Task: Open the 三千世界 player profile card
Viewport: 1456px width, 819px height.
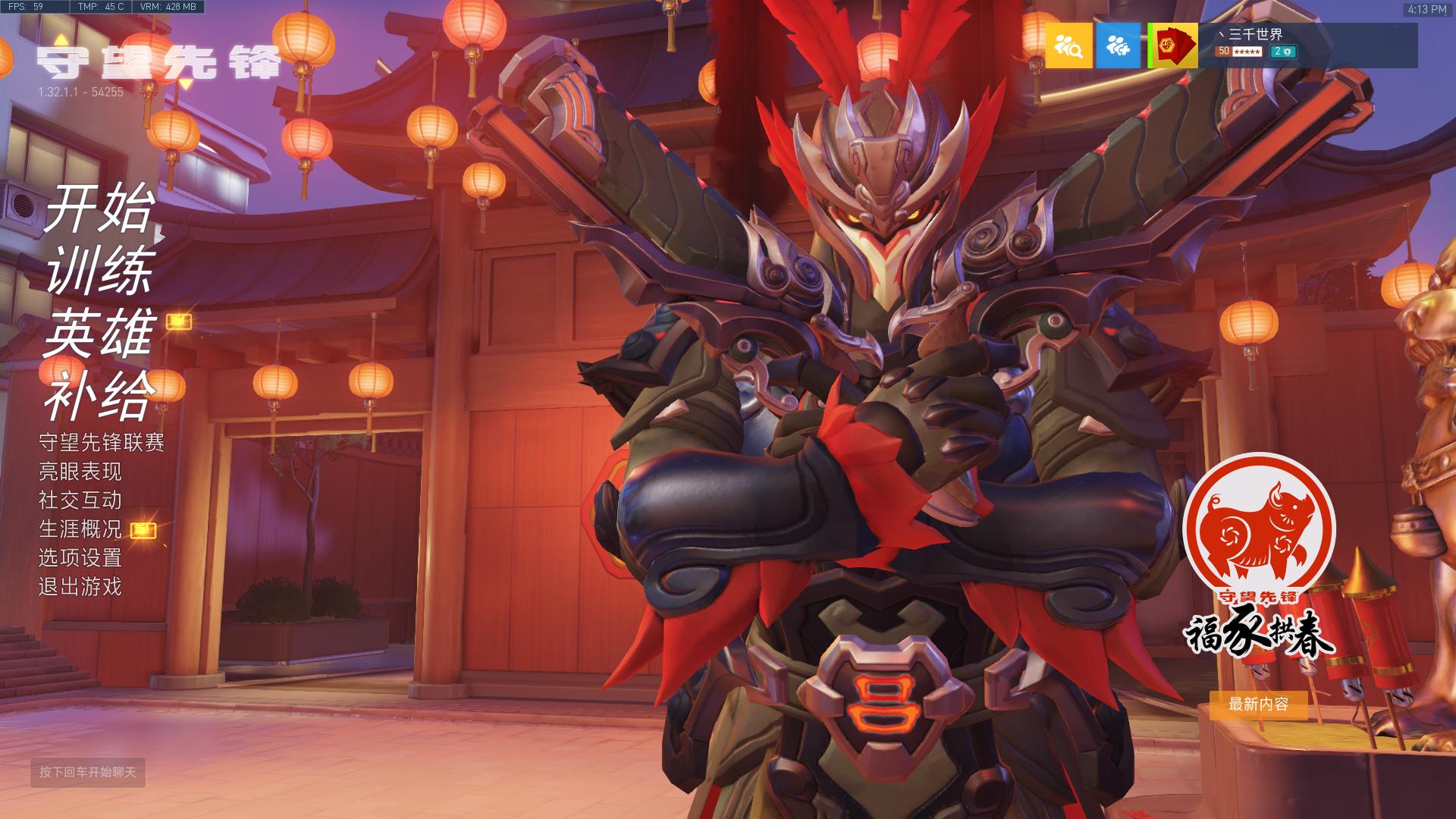Action: pos(1282,45)
